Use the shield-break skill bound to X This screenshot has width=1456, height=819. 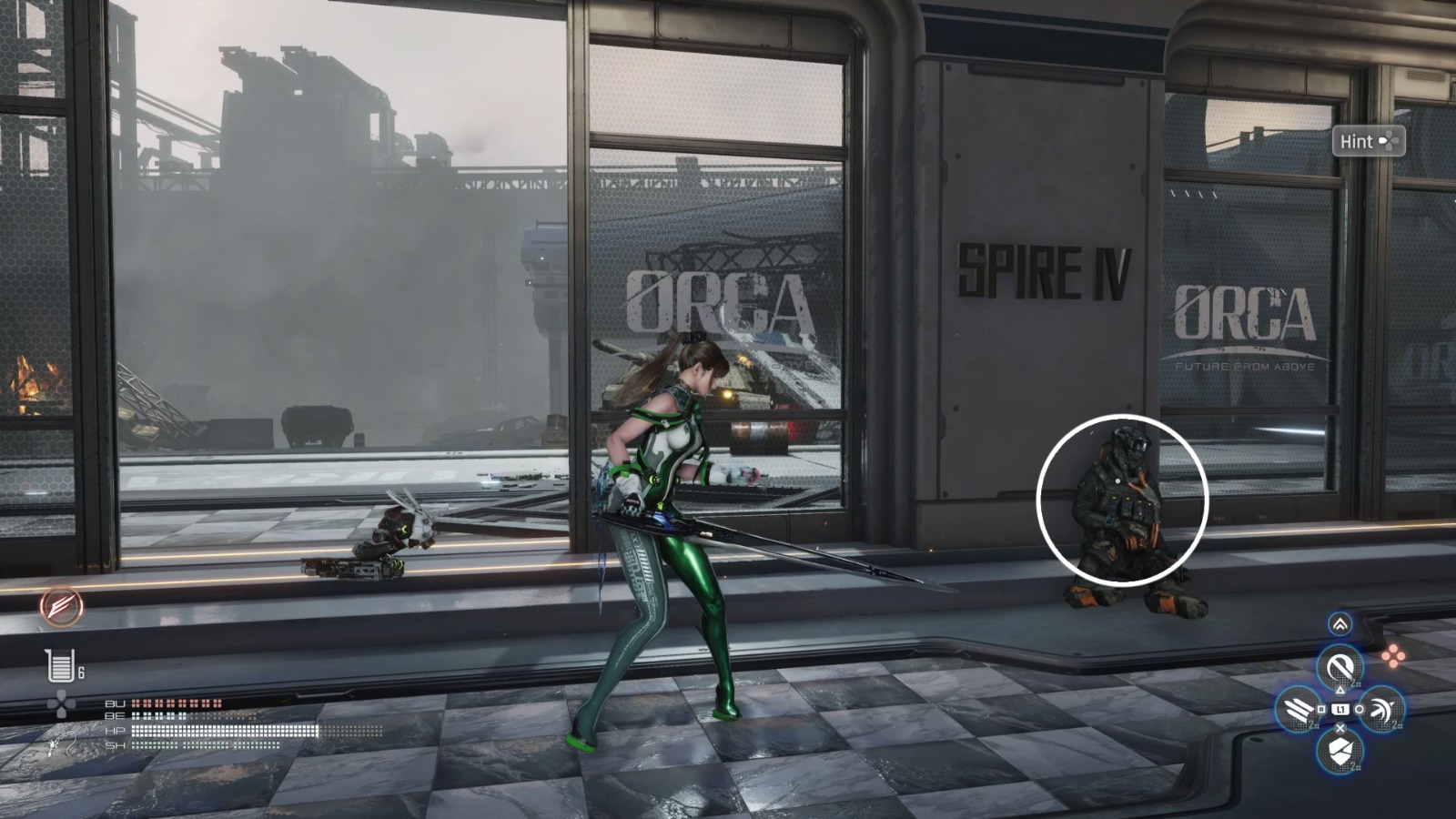point(1340,751)
